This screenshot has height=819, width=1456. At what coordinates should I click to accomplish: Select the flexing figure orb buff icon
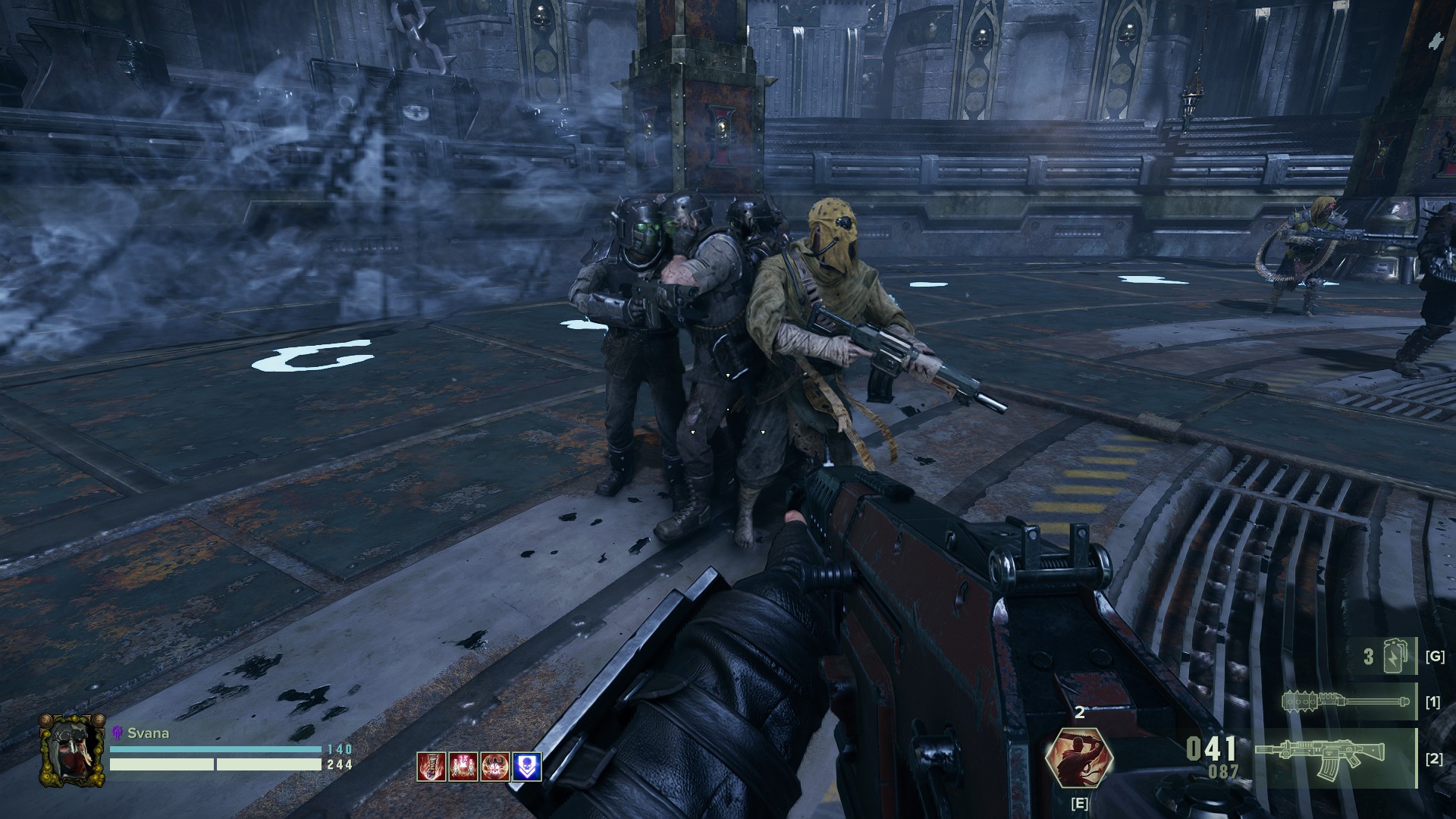tap(495, 767)
